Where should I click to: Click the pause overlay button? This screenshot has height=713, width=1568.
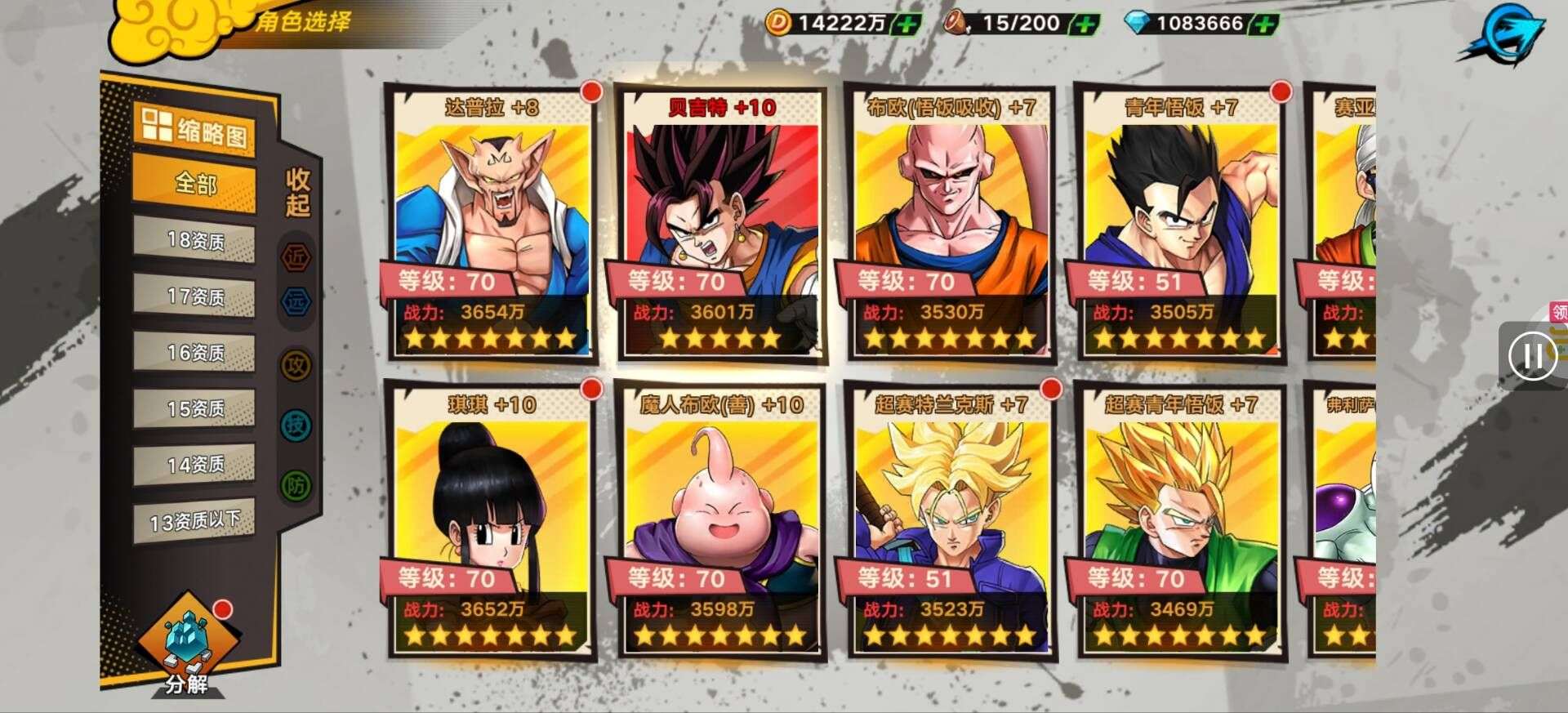pyautogui.click(x=1531, y=356)
